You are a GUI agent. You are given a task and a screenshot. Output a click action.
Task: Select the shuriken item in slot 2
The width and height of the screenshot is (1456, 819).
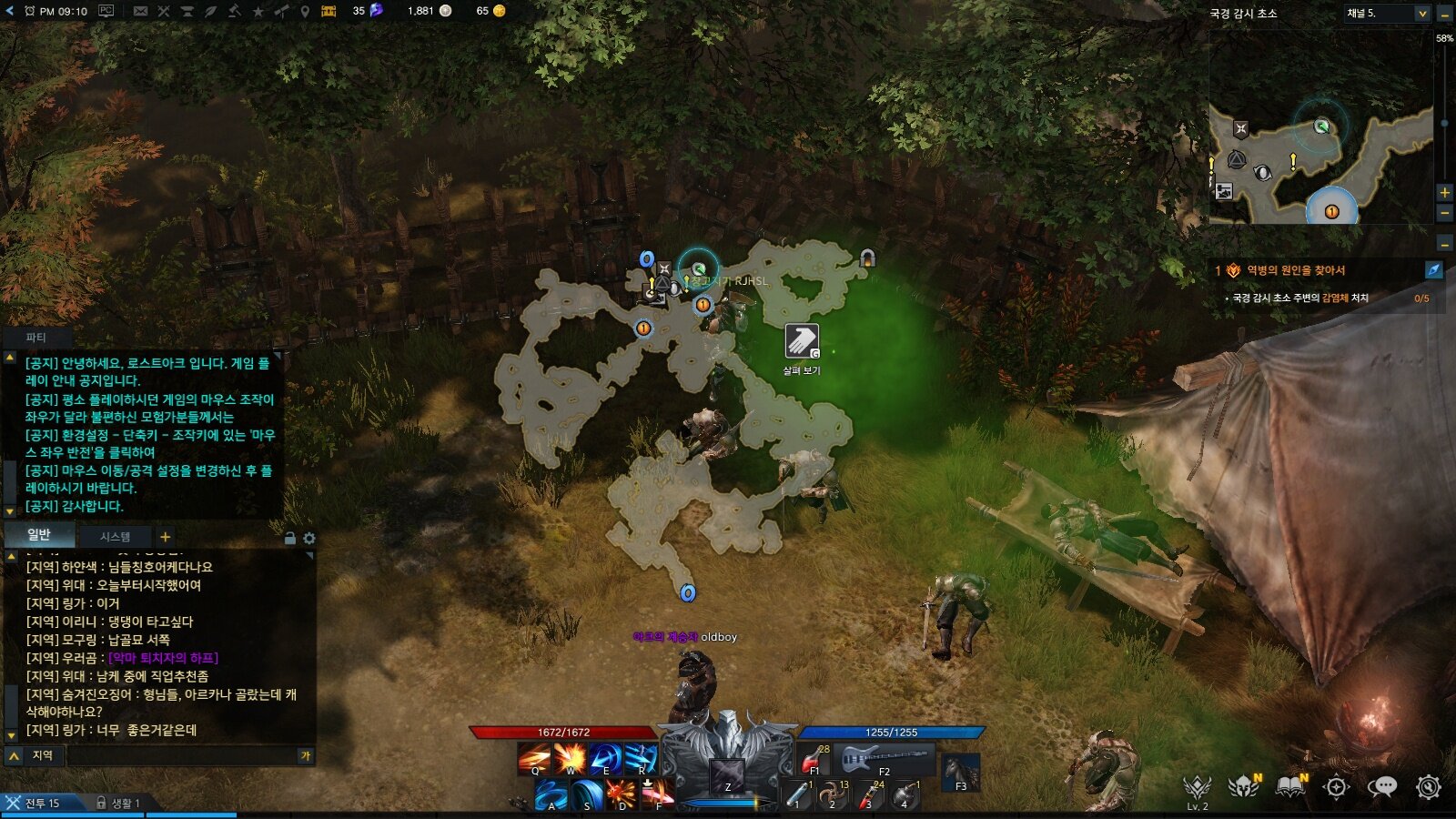pos(832,794)
